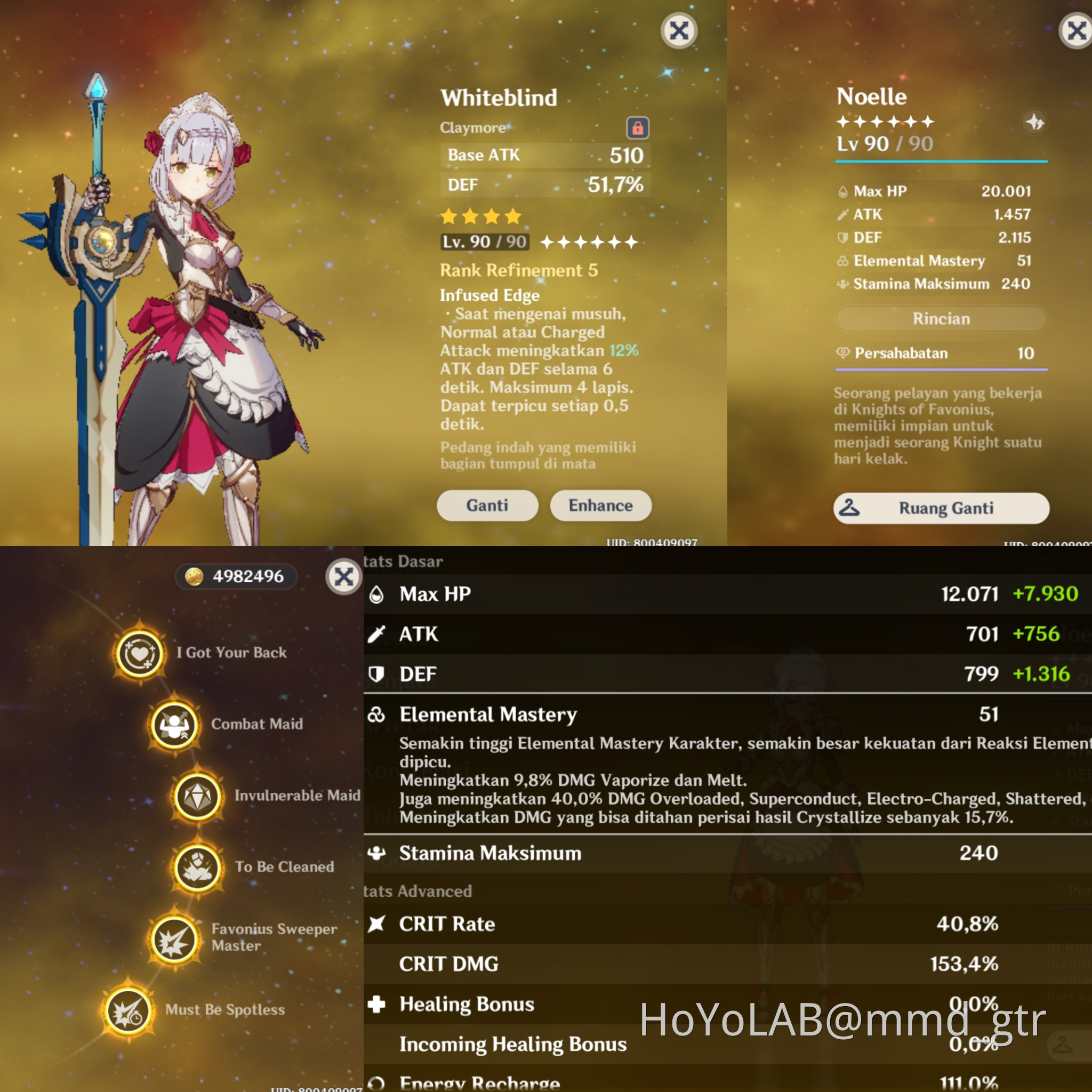
Task: Select the Combat Maid constellation icon
Action: point(175,725)
